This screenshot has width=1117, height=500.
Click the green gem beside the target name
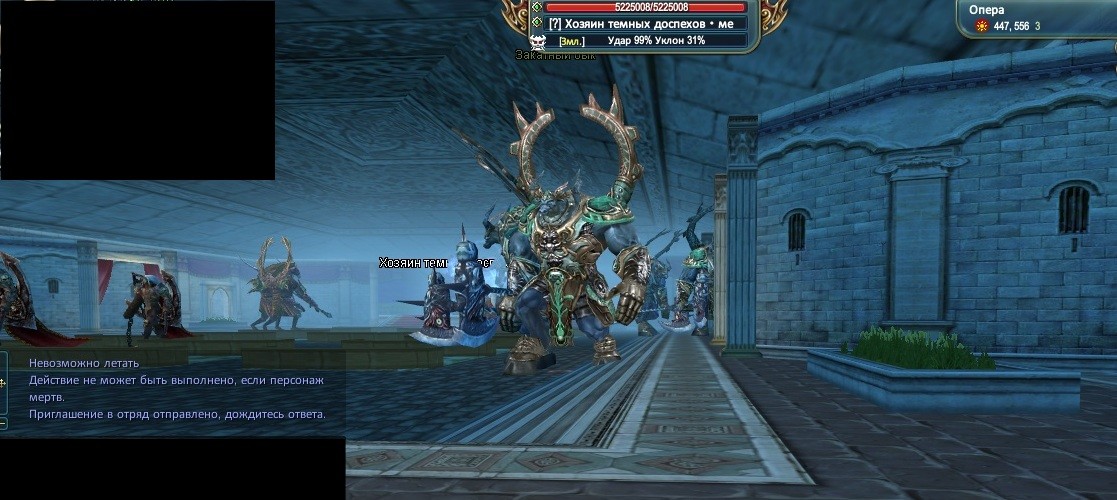click(537, 23)
